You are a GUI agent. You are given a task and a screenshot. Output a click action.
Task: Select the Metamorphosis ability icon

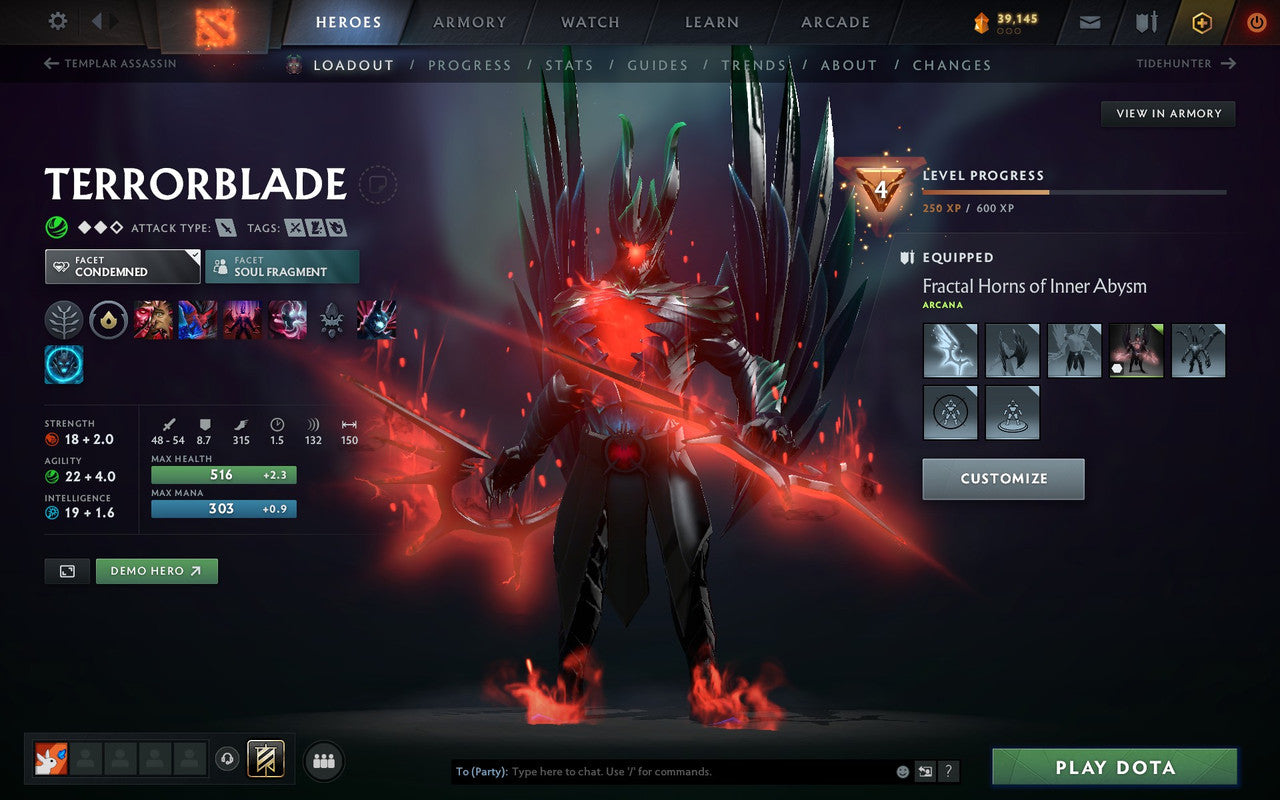tap(241, 319)
